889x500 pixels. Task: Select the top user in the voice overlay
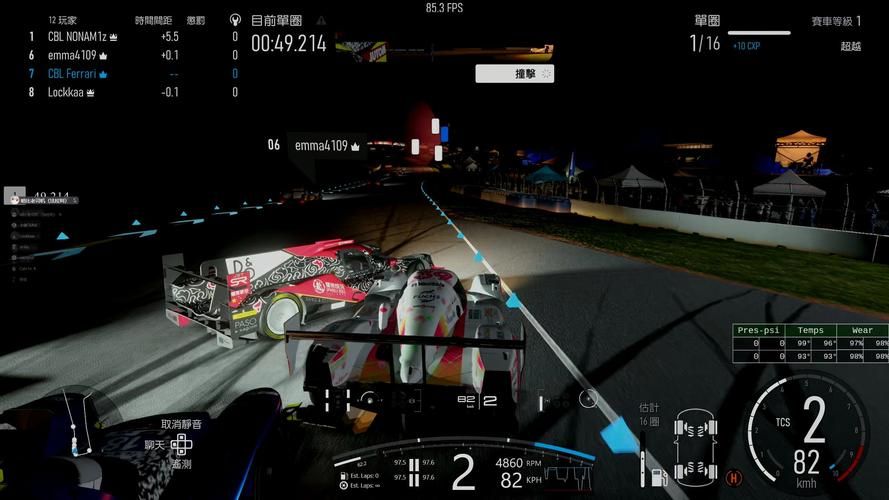40,199
